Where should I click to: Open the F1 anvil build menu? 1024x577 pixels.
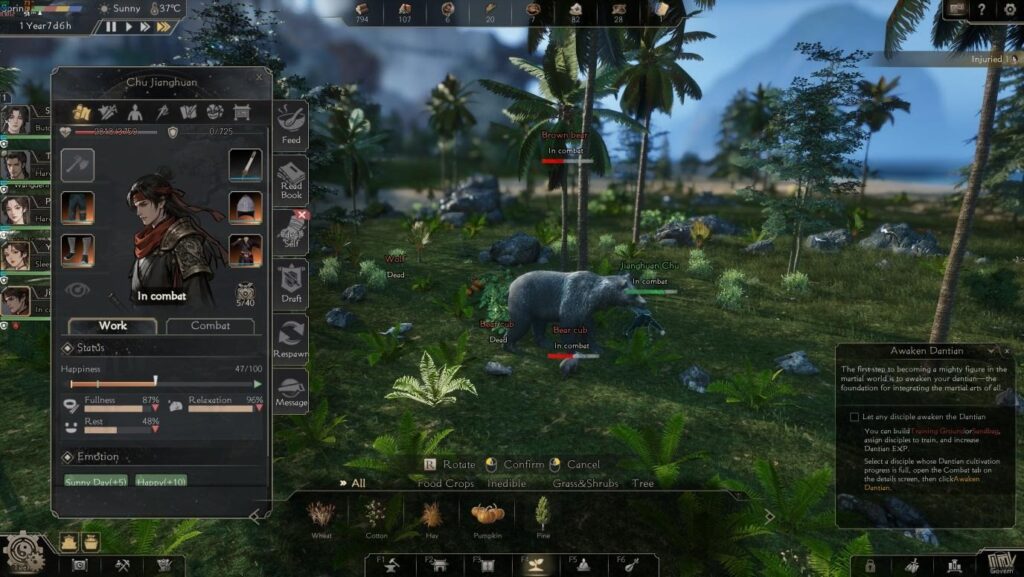coord(390,565)
